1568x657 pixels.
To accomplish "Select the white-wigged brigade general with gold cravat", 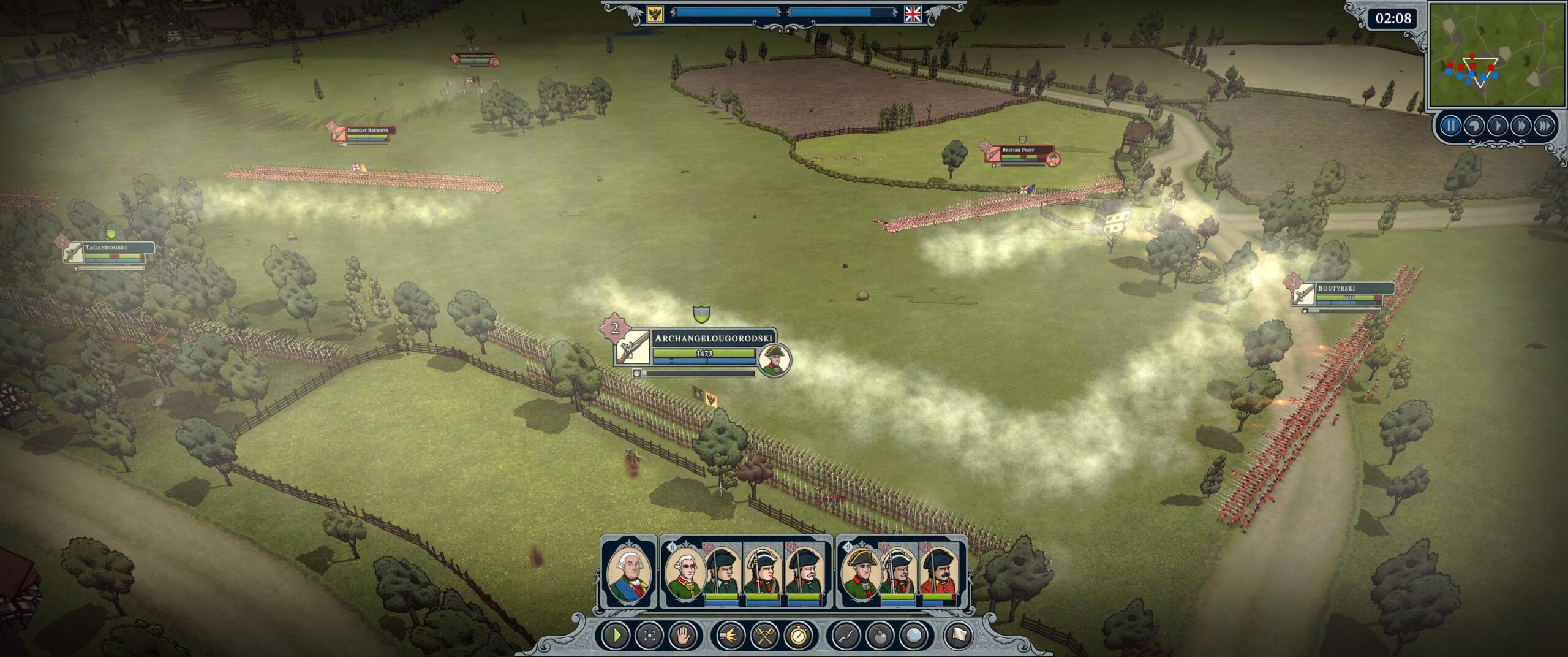I will [683, 572].
